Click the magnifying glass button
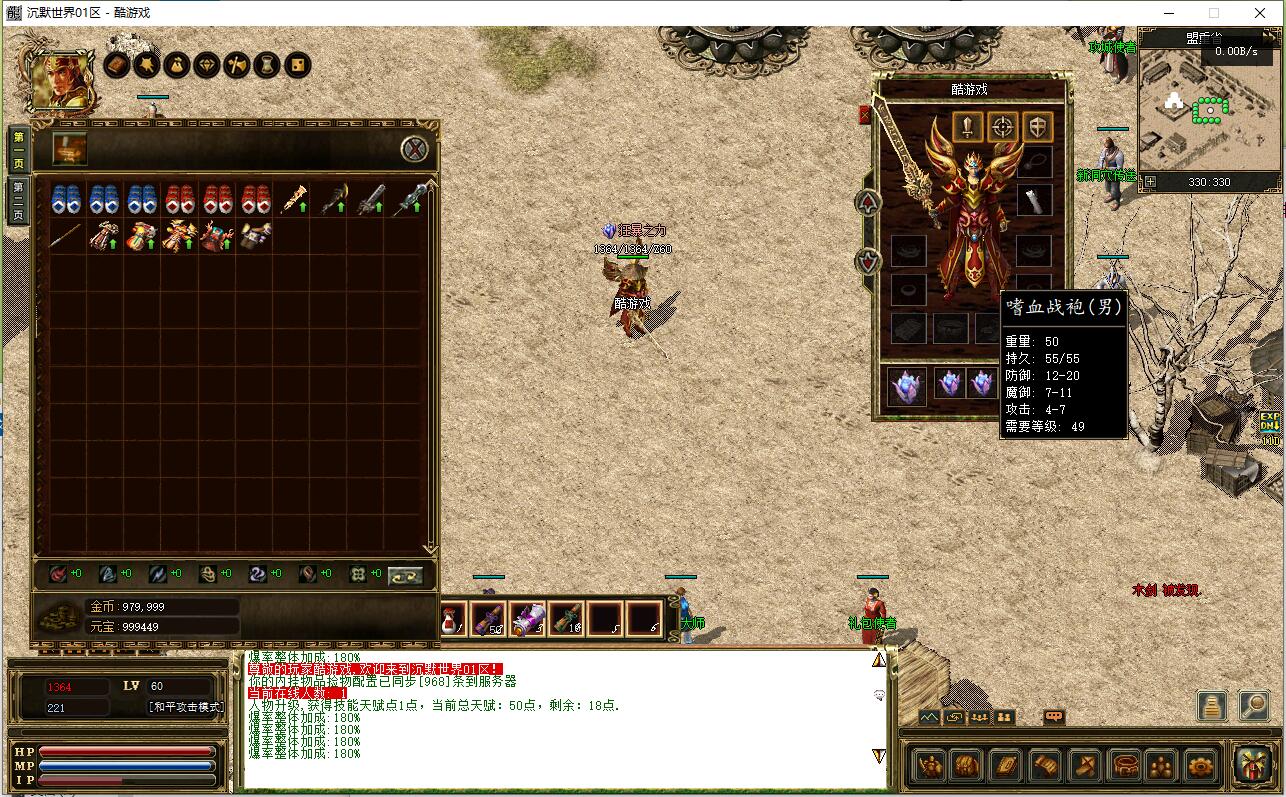Viewport: 1286px width, 797px height. [x=1254, y=705]
